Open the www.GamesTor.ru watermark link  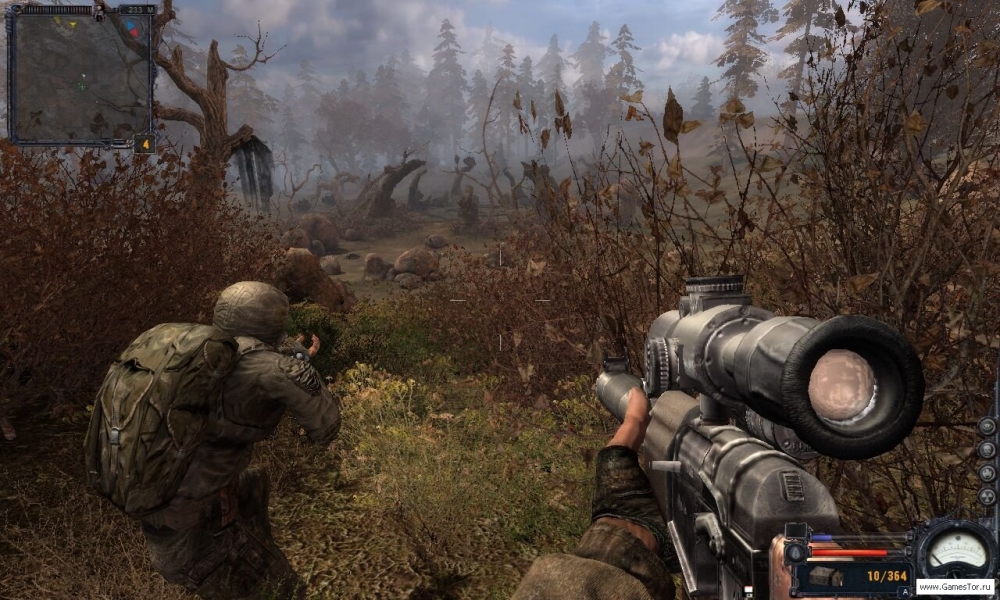point(955,587)
